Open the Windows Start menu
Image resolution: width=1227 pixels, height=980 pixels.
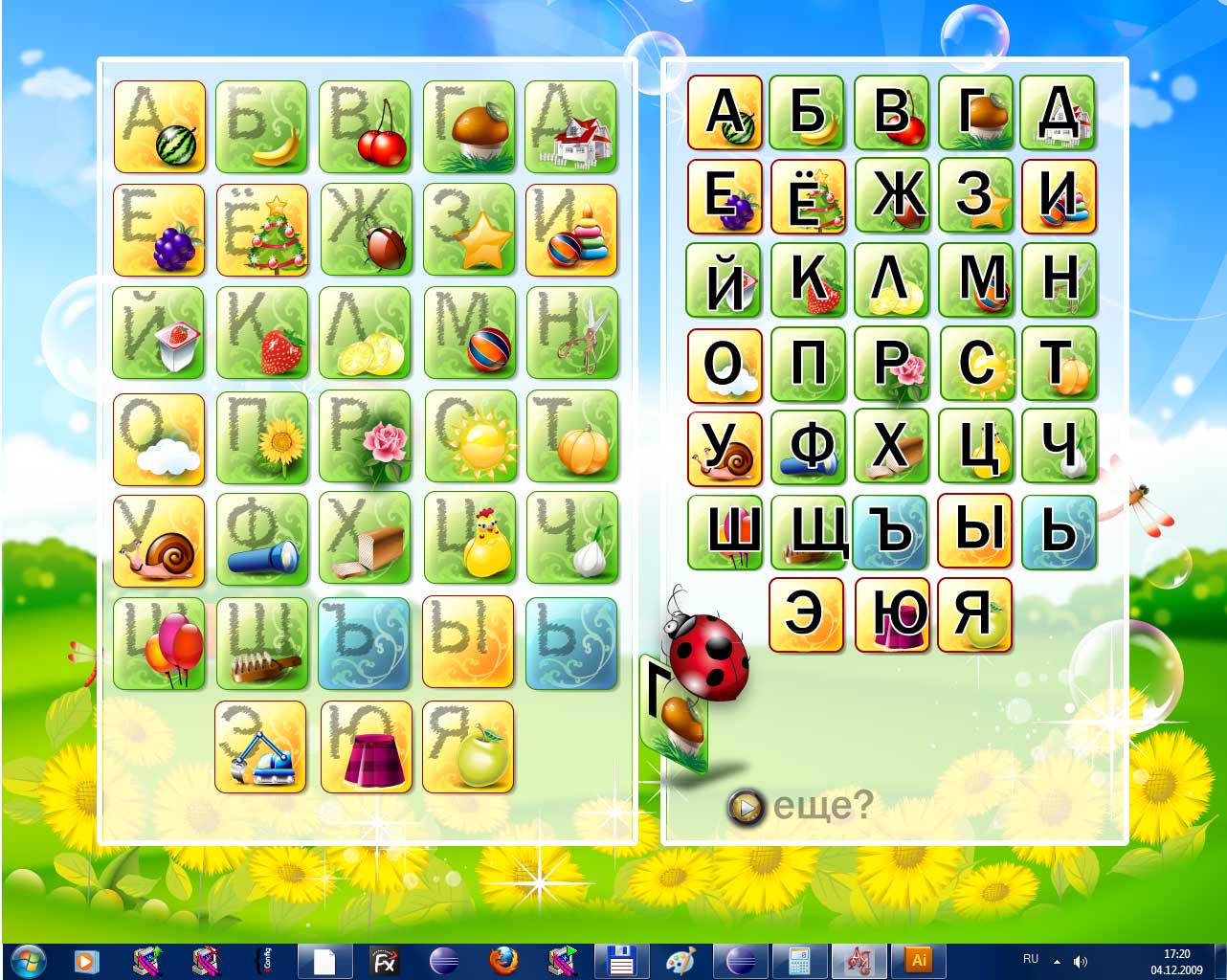tap(27, 960)
